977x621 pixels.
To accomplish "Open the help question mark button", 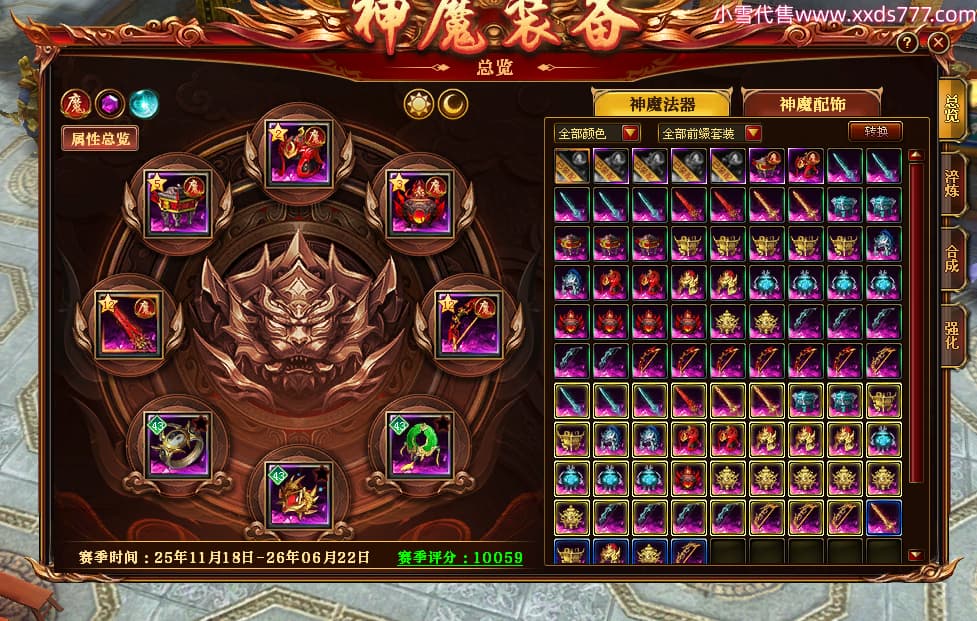I will tap(907, 43).
